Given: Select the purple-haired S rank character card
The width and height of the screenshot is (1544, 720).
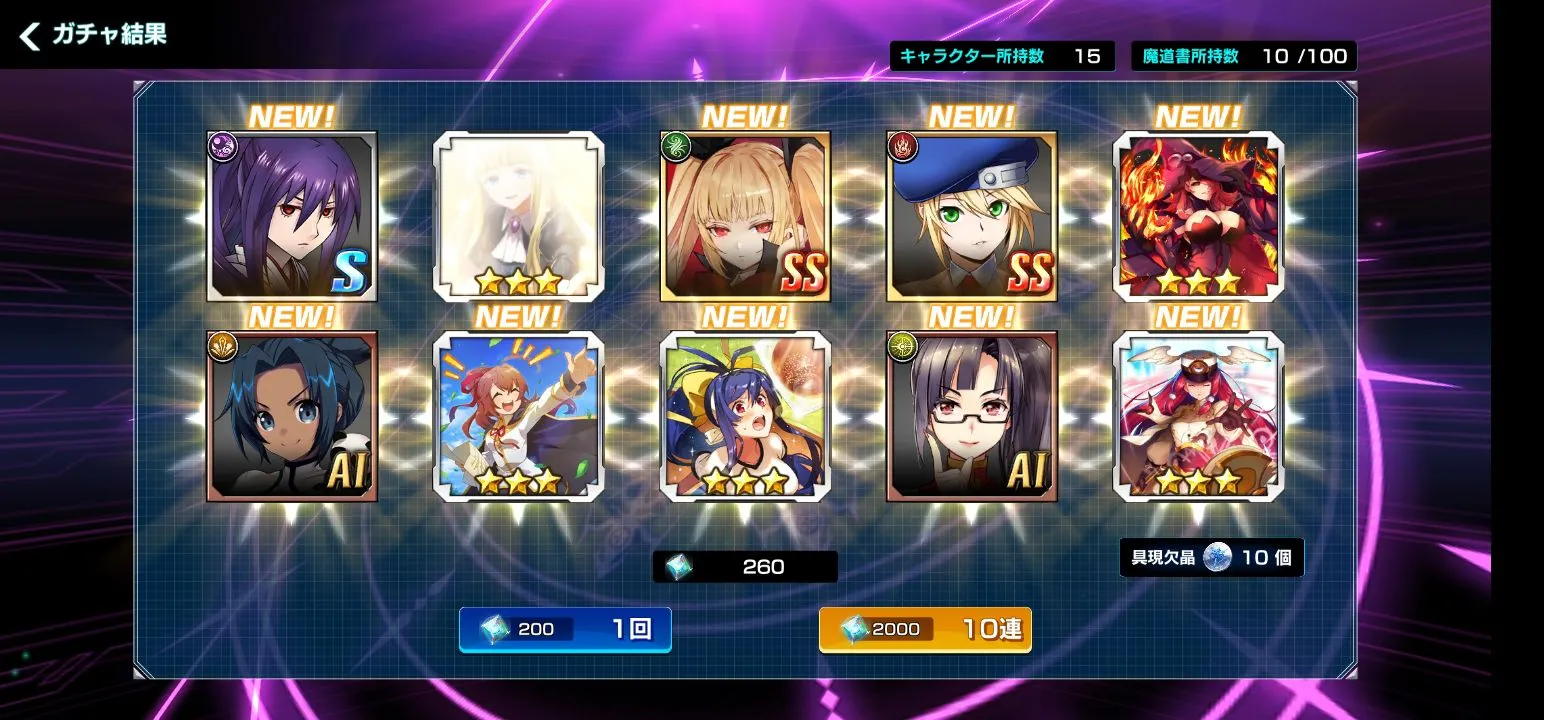Looking at the screenshot, I should (292, 216).
